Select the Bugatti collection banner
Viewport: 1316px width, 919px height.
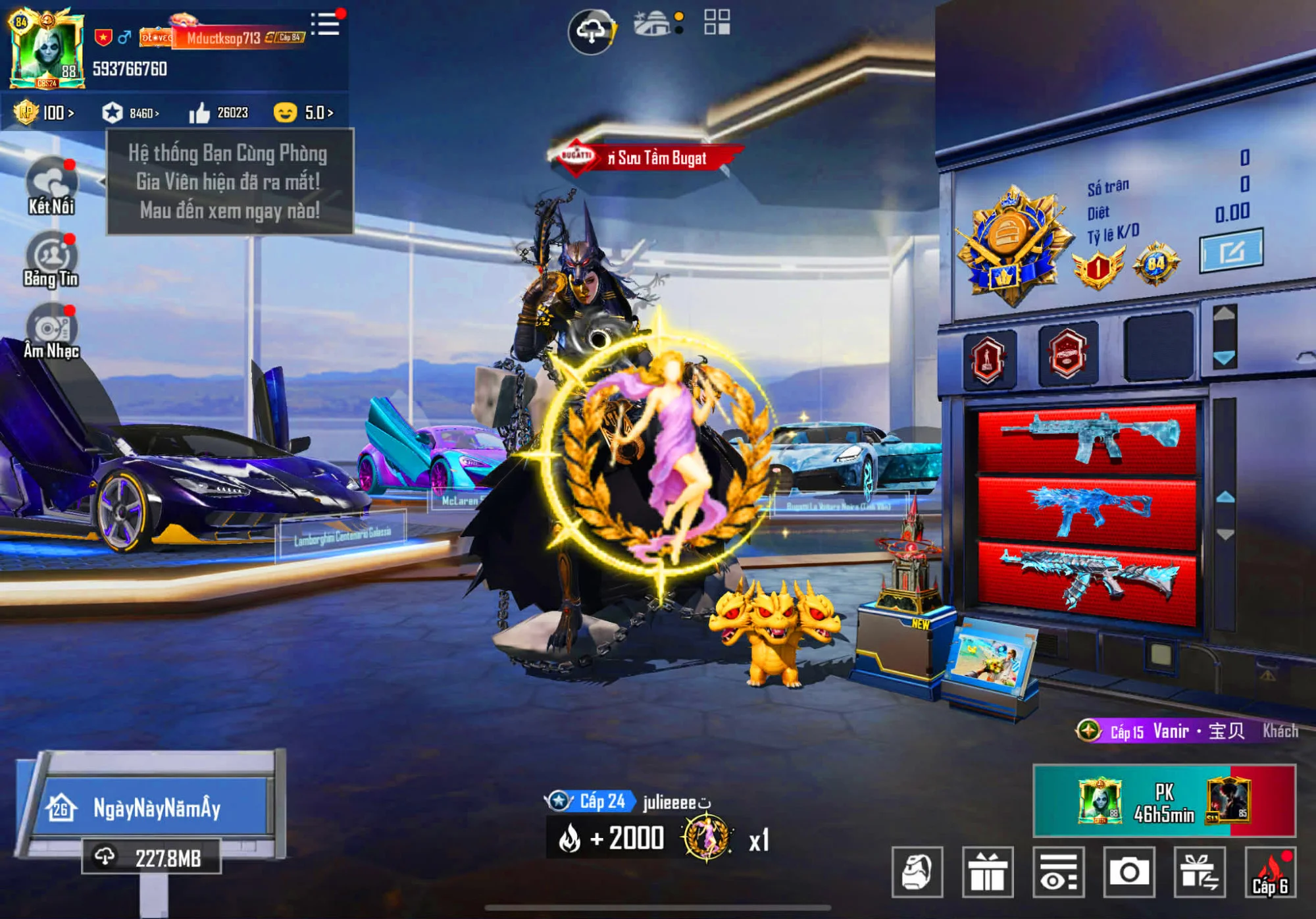pos(648,158)
